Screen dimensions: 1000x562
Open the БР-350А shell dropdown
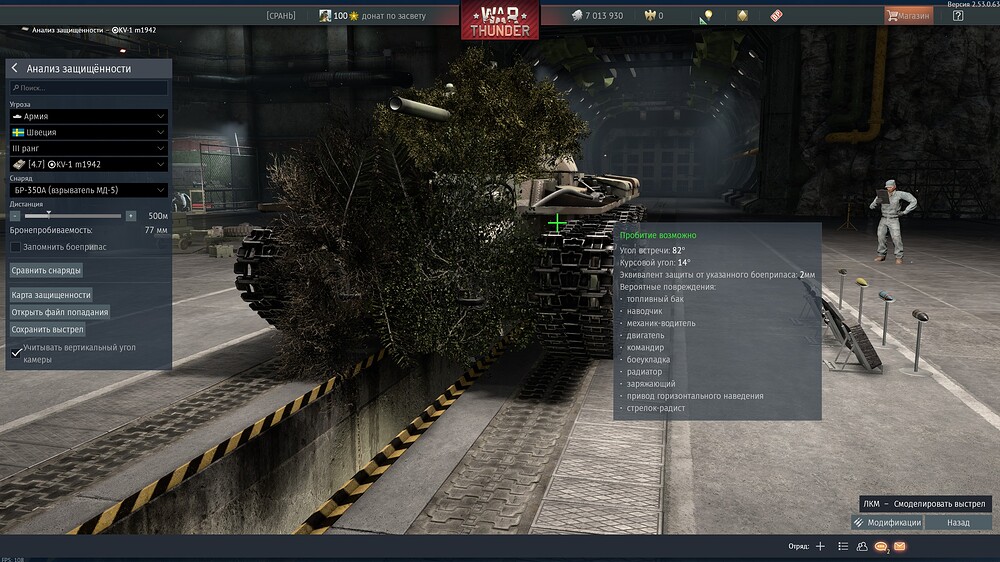pos(88,190)
